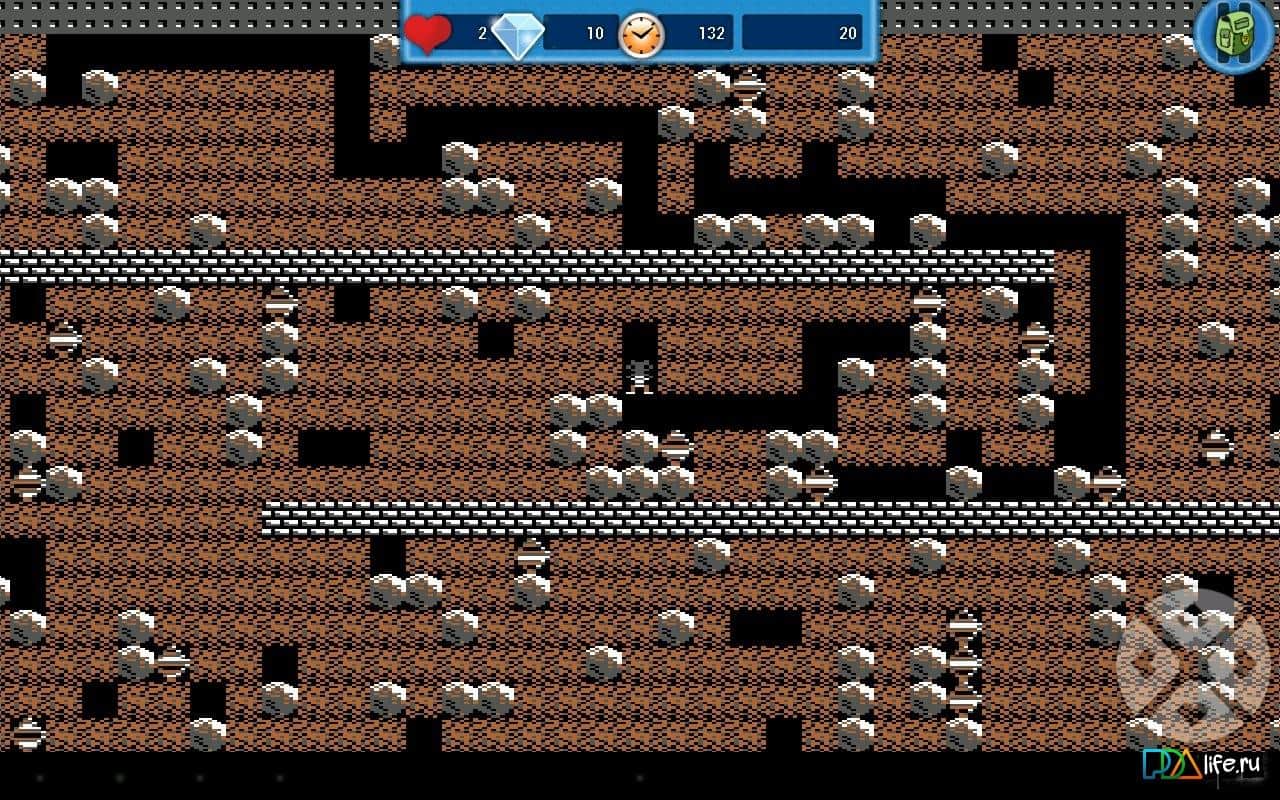Click the score display showing 20
1280x800 pixels.
point(848,33)
